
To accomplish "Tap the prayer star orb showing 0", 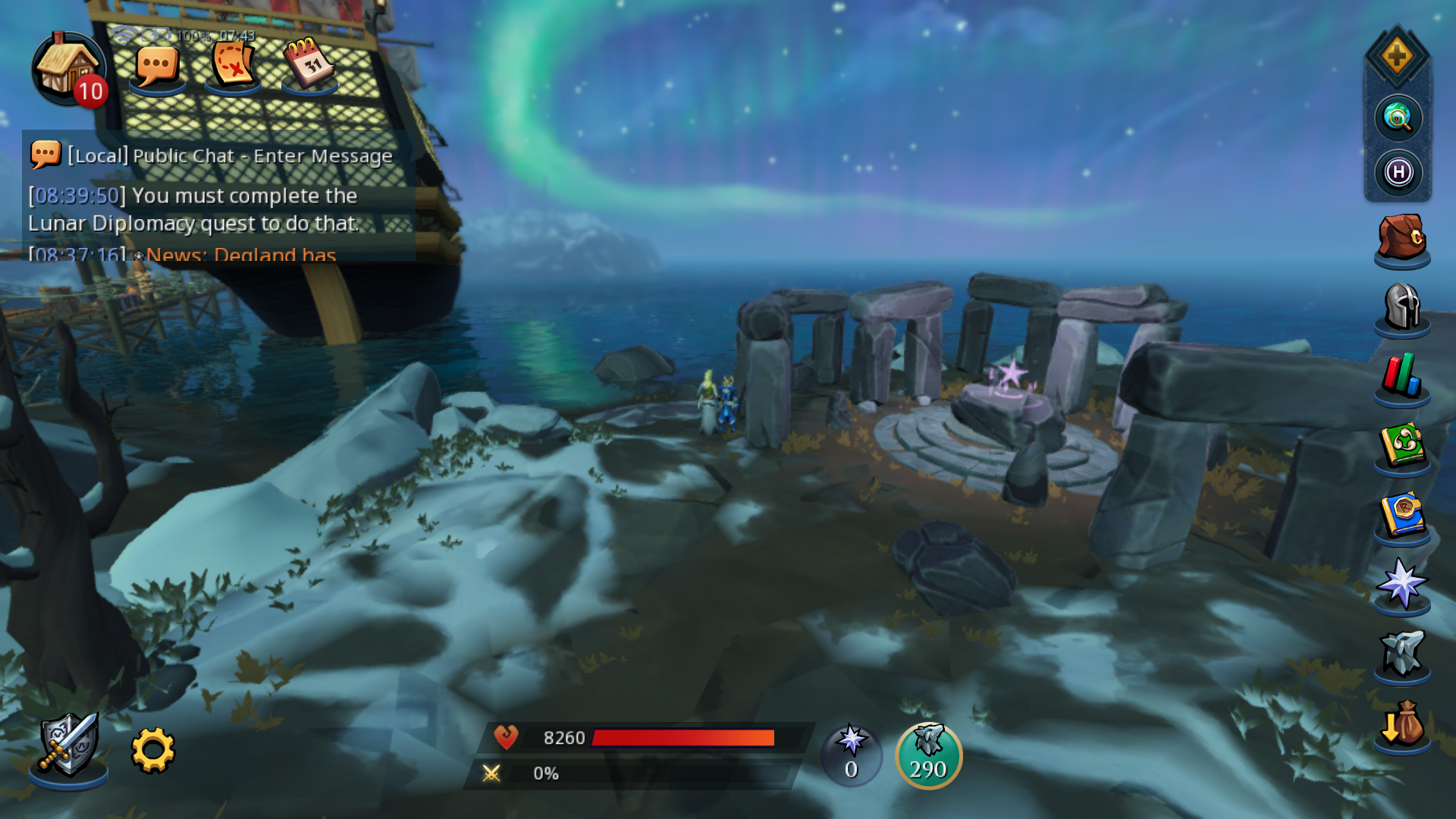I will point(851,755).
